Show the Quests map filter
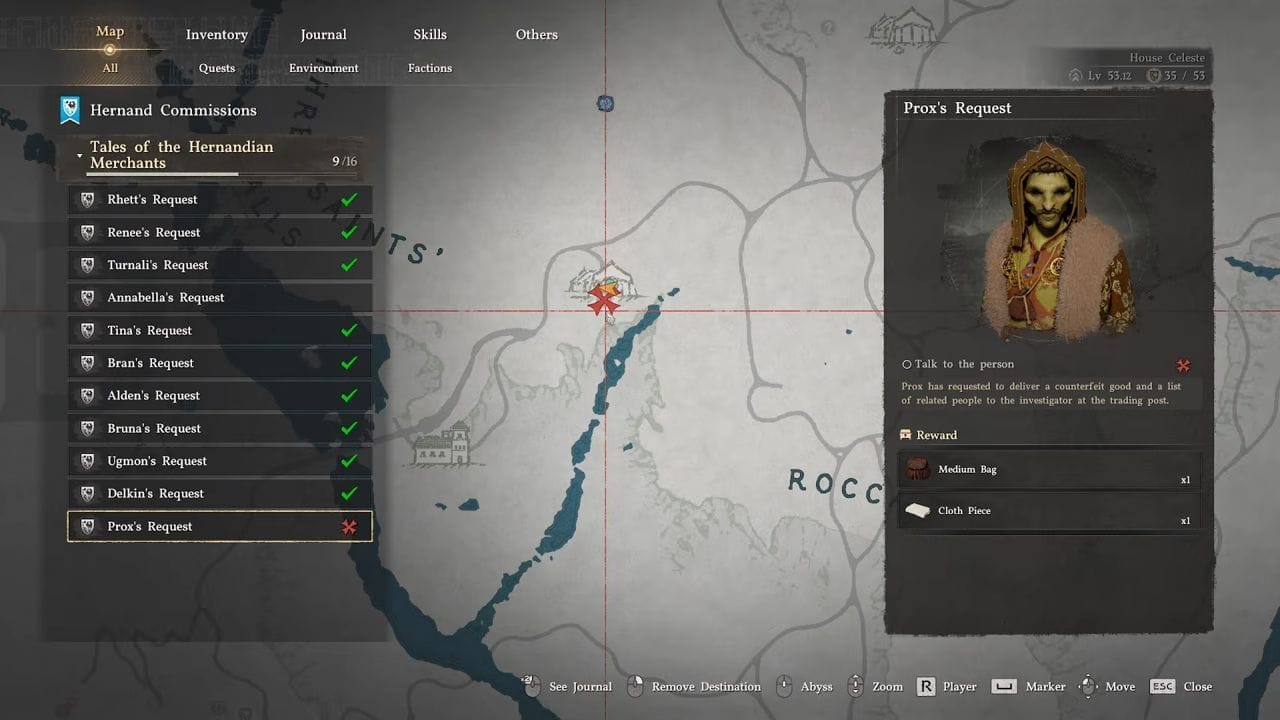This screenshot has width=1280, height=720. 216,68
